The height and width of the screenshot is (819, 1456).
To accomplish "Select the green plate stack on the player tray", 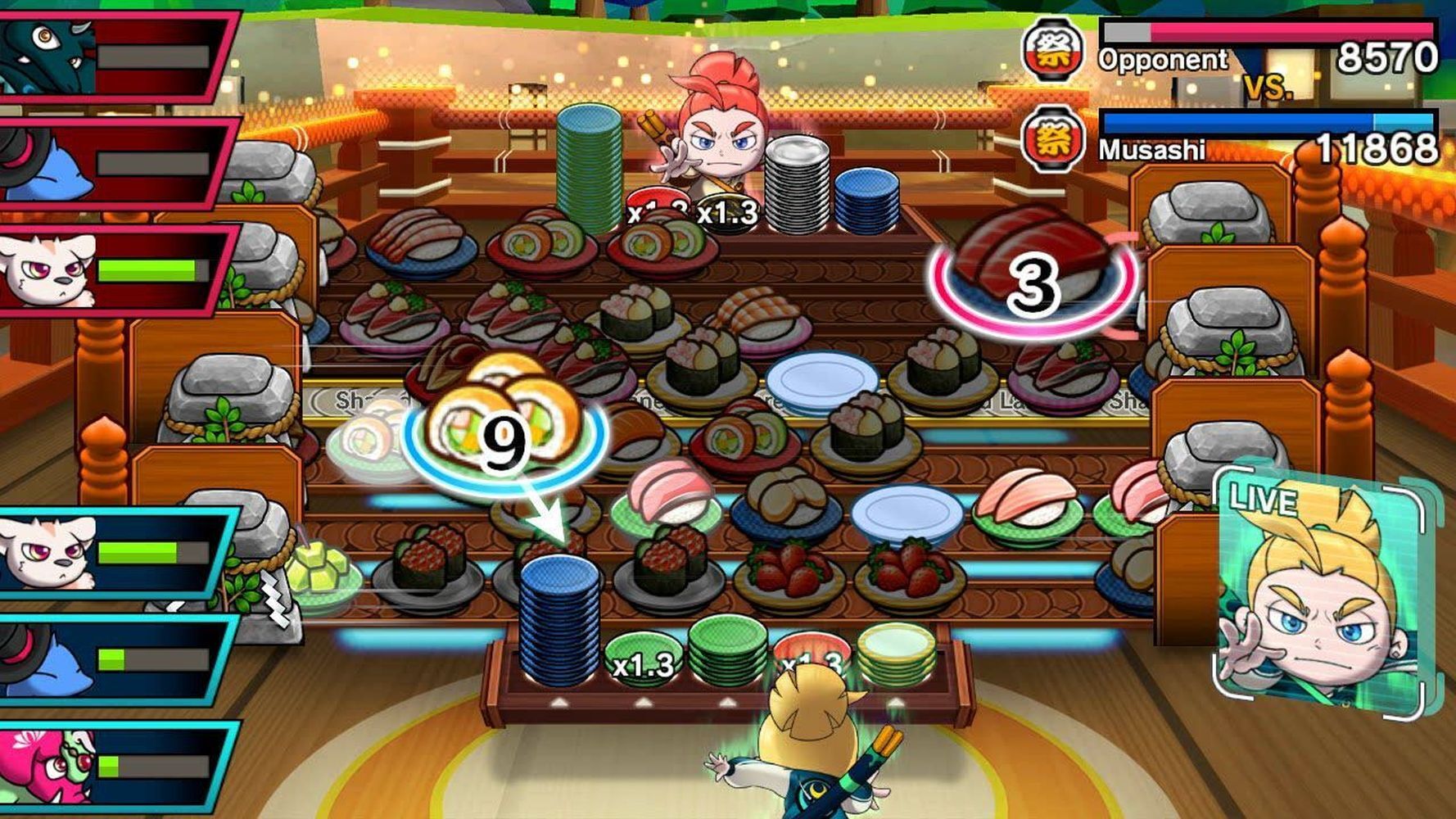I will tap(727, 649).
